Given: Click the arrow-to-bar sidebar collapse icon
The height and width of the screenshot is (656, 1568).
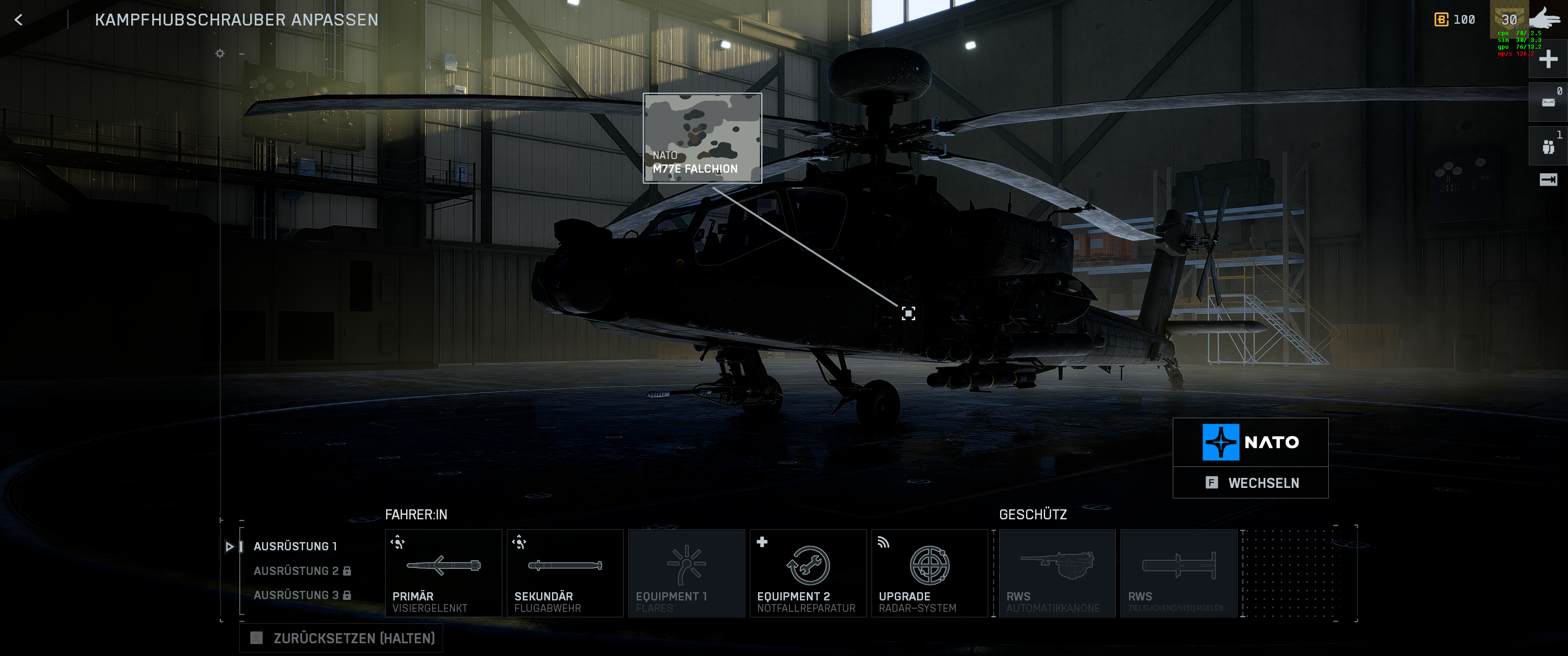Looking at the screenshot, I should point(1547,179).
